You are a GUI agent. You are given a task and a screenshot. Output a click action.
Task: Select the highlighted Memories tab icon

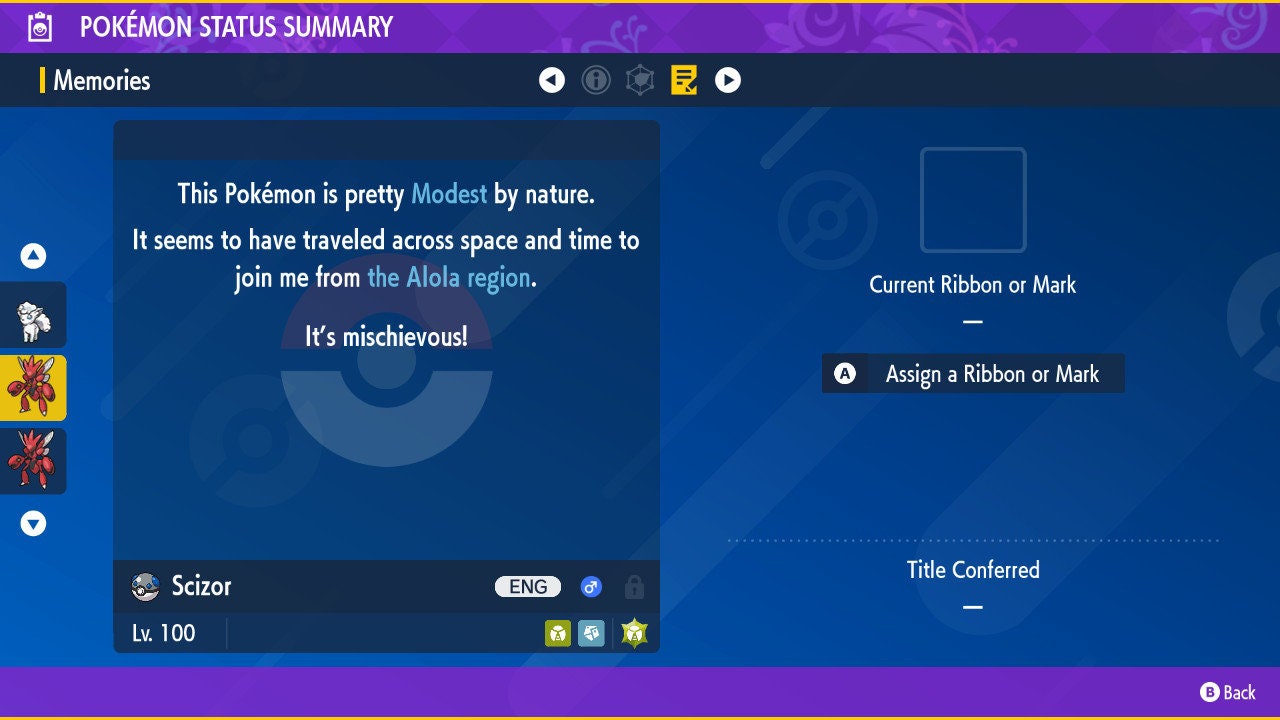tap(684, 80)
